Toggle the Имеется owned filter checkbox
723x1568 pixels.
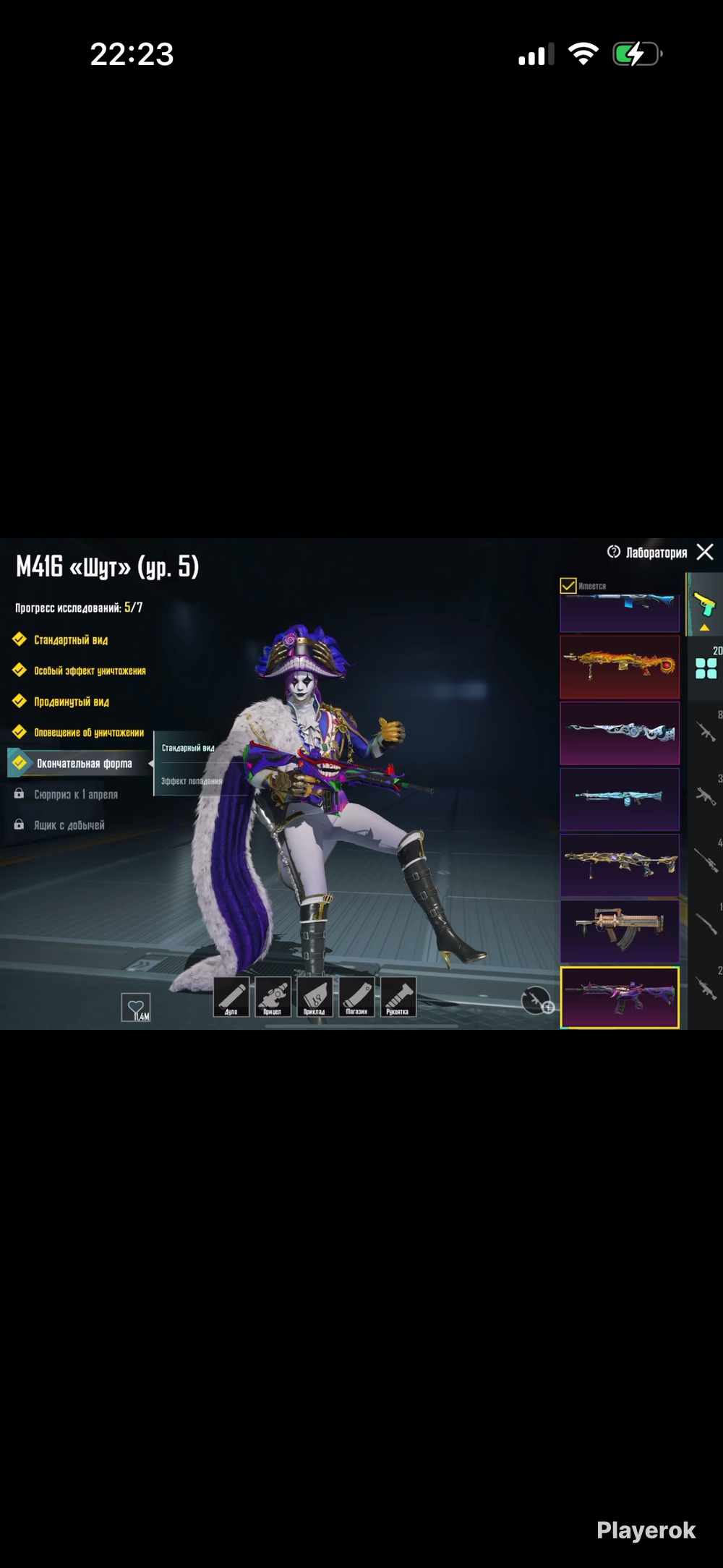click(568, 586)
